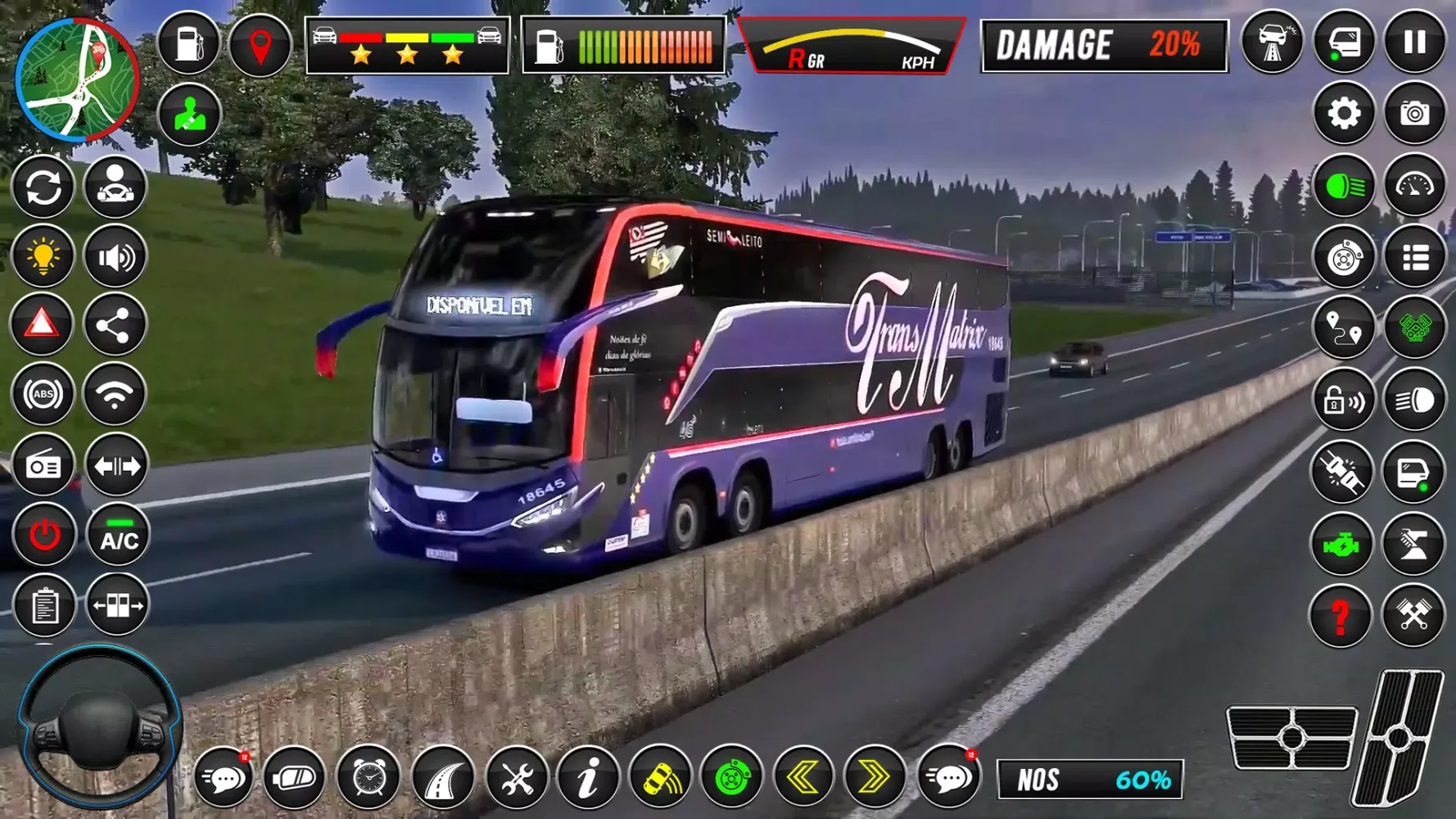The image size is (1456, 819).
Task: Click the steering wheel control
Action: 100,726
